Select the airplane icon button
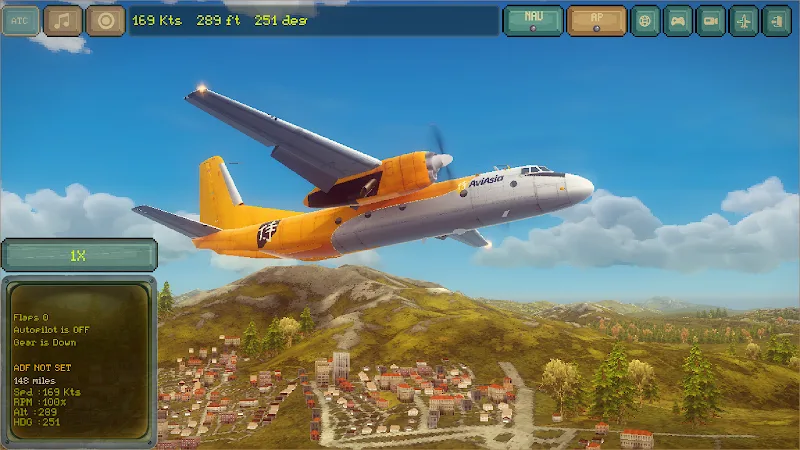This screenshot has width=800, height=450. coord(744,20)
